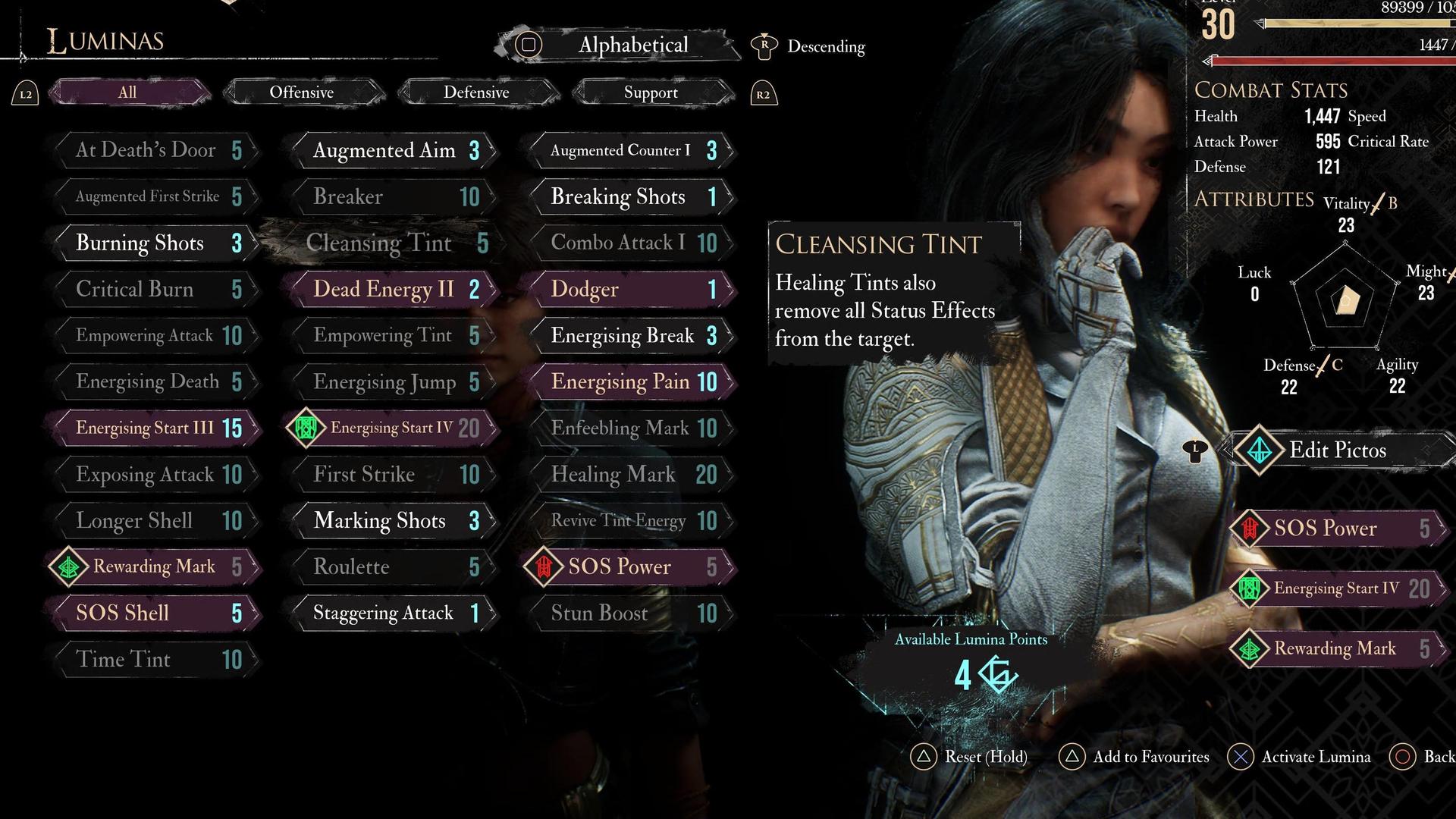Switch to the Offensive luminas tab
The width and height of the screenshot is (1456, 819).
[302, 93]
